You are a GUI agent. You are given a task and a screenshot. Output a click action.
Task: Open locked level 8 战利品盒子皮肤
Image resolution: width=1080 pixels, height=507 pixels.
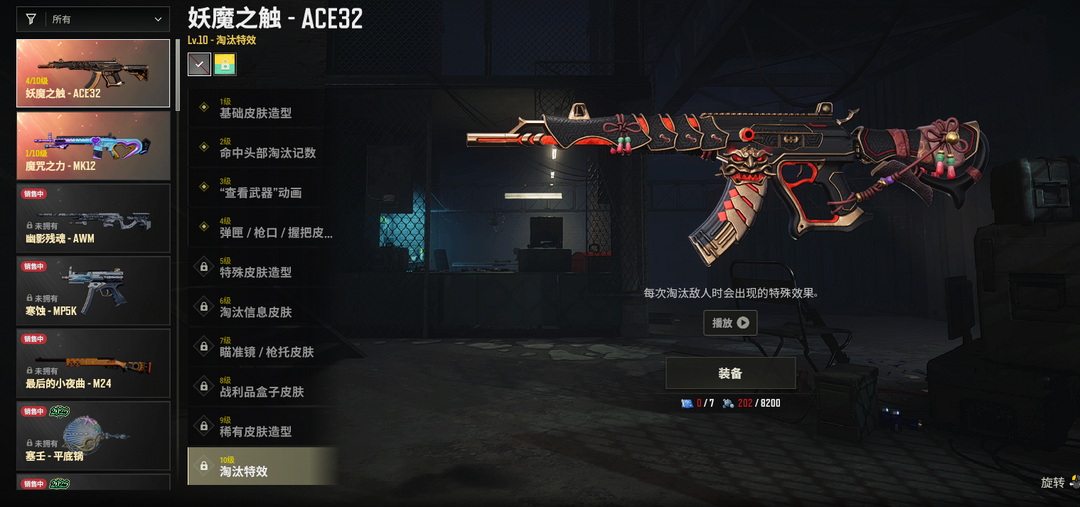(262, 387)
